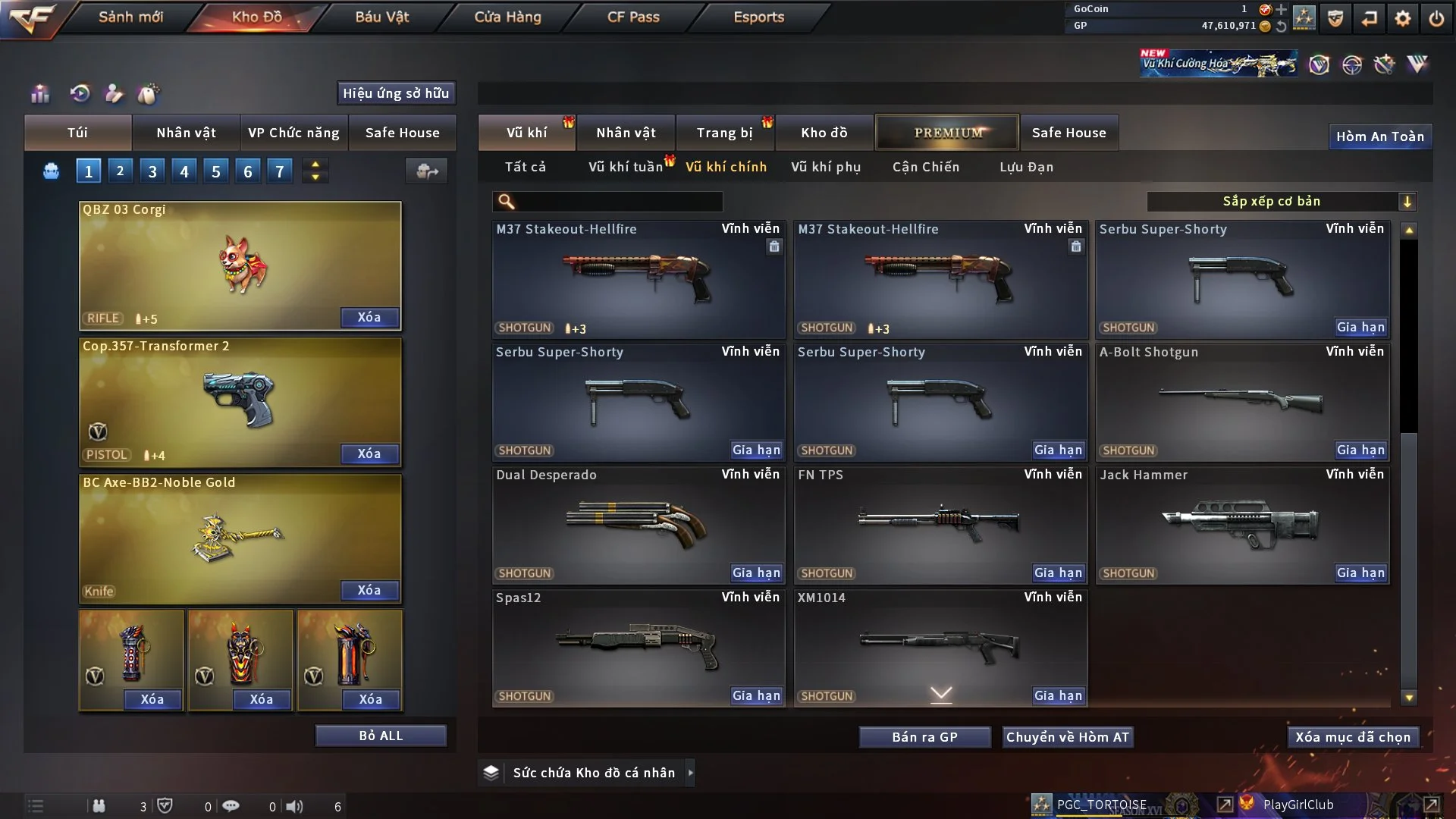Image resolution: width=1456 pixels, height=819 pixels.
Task: Open the Hiệu ứng sở hữu panel
Action: click(396, 93)
